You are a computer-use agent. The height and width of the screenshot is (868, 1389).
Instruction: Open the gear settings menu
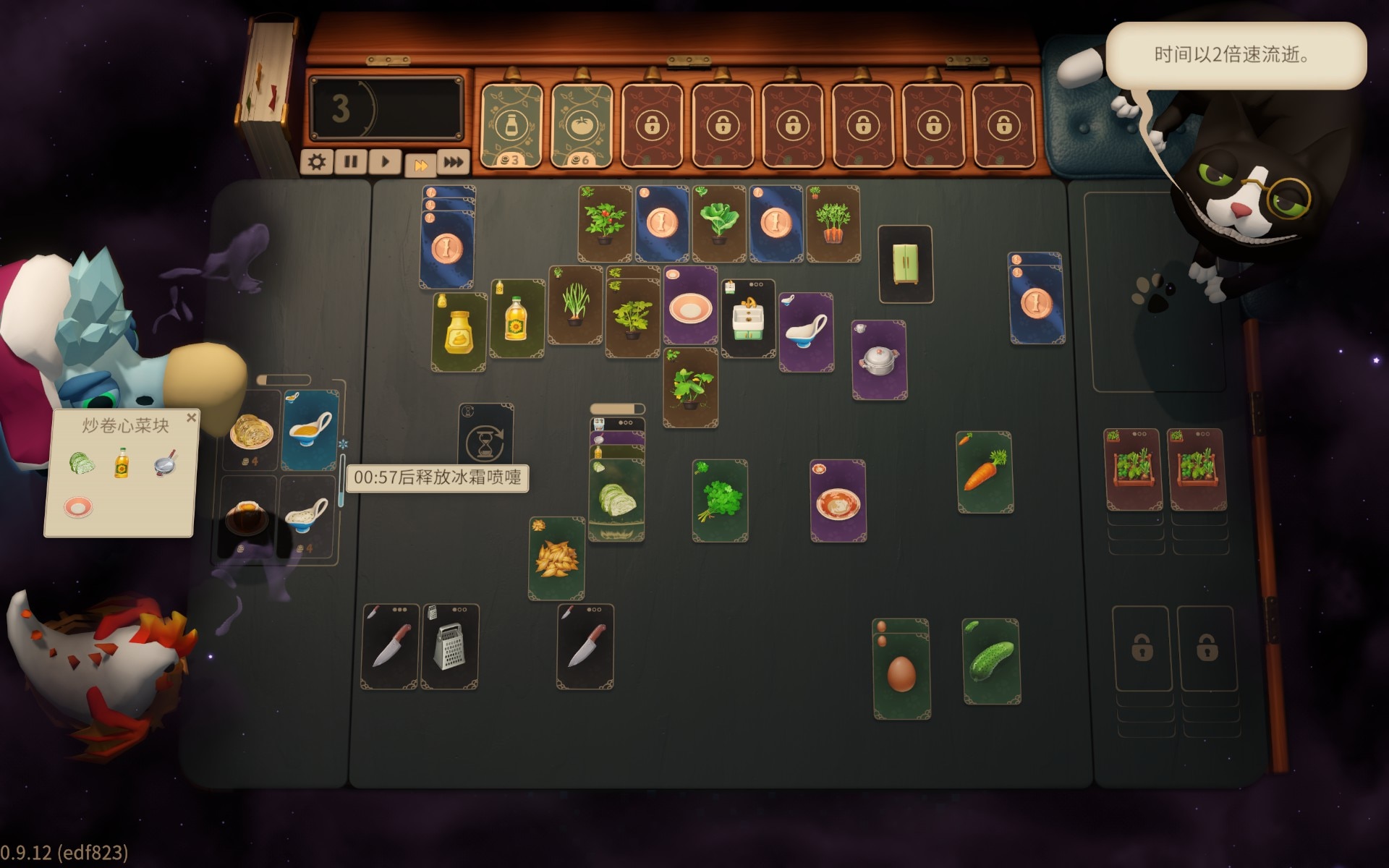coord(316,162)
